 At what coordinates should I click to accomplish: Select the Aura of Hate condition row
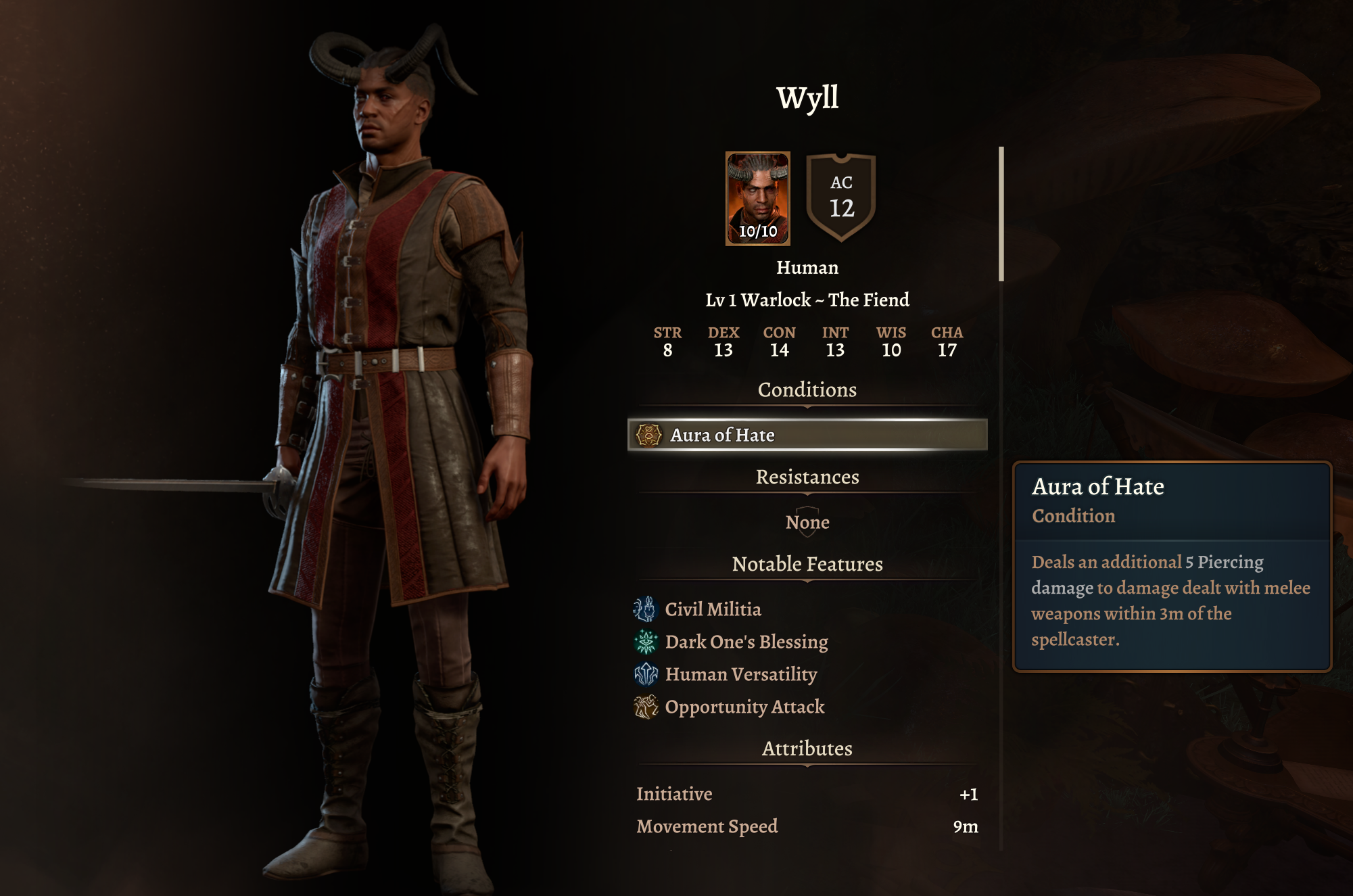(807, 435)
